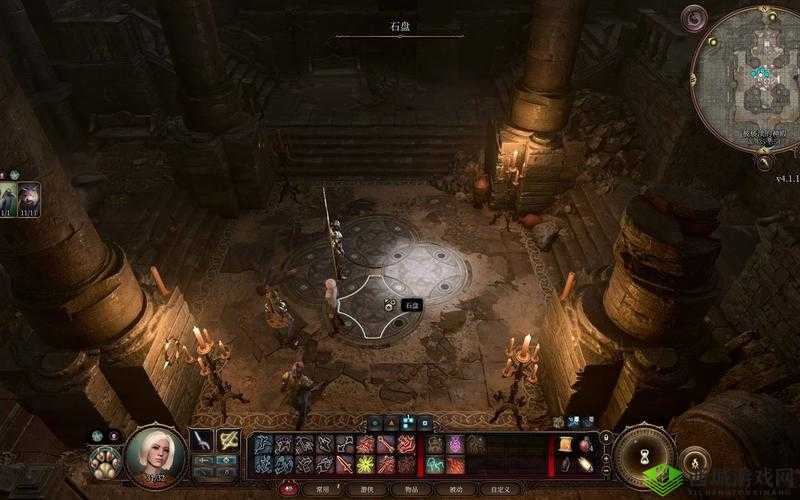This screenshot has width=800, height=500.
Task: Select the ranged bow weapon slot
Action: coord(229,439)
